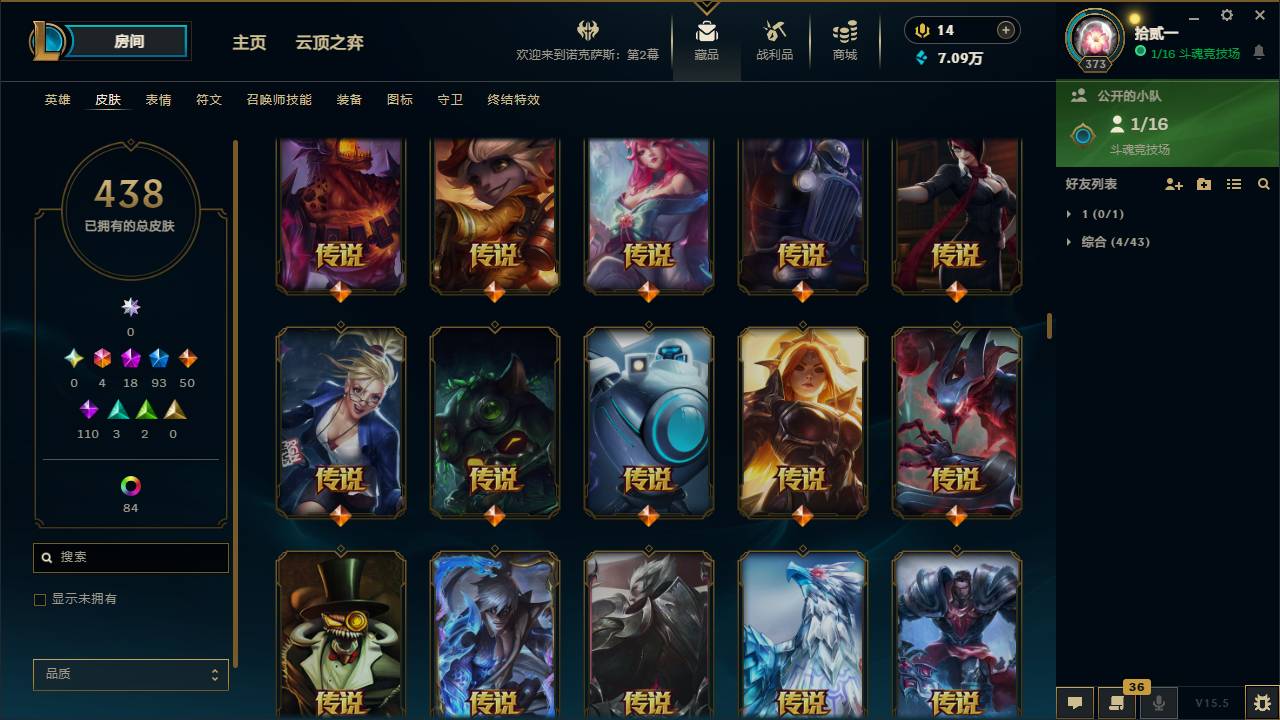Click the settings gear icon

(x=1226, y=15)
